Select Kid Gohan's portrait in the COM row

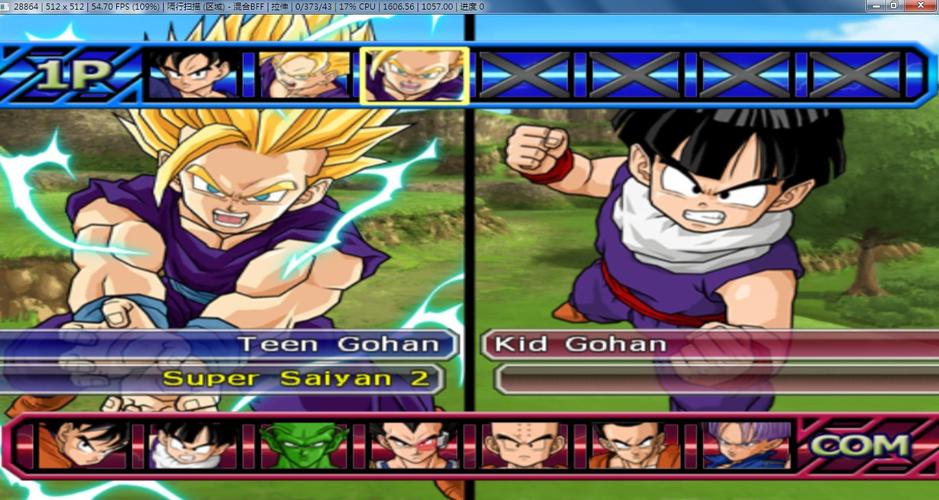(x=193, y=444)
